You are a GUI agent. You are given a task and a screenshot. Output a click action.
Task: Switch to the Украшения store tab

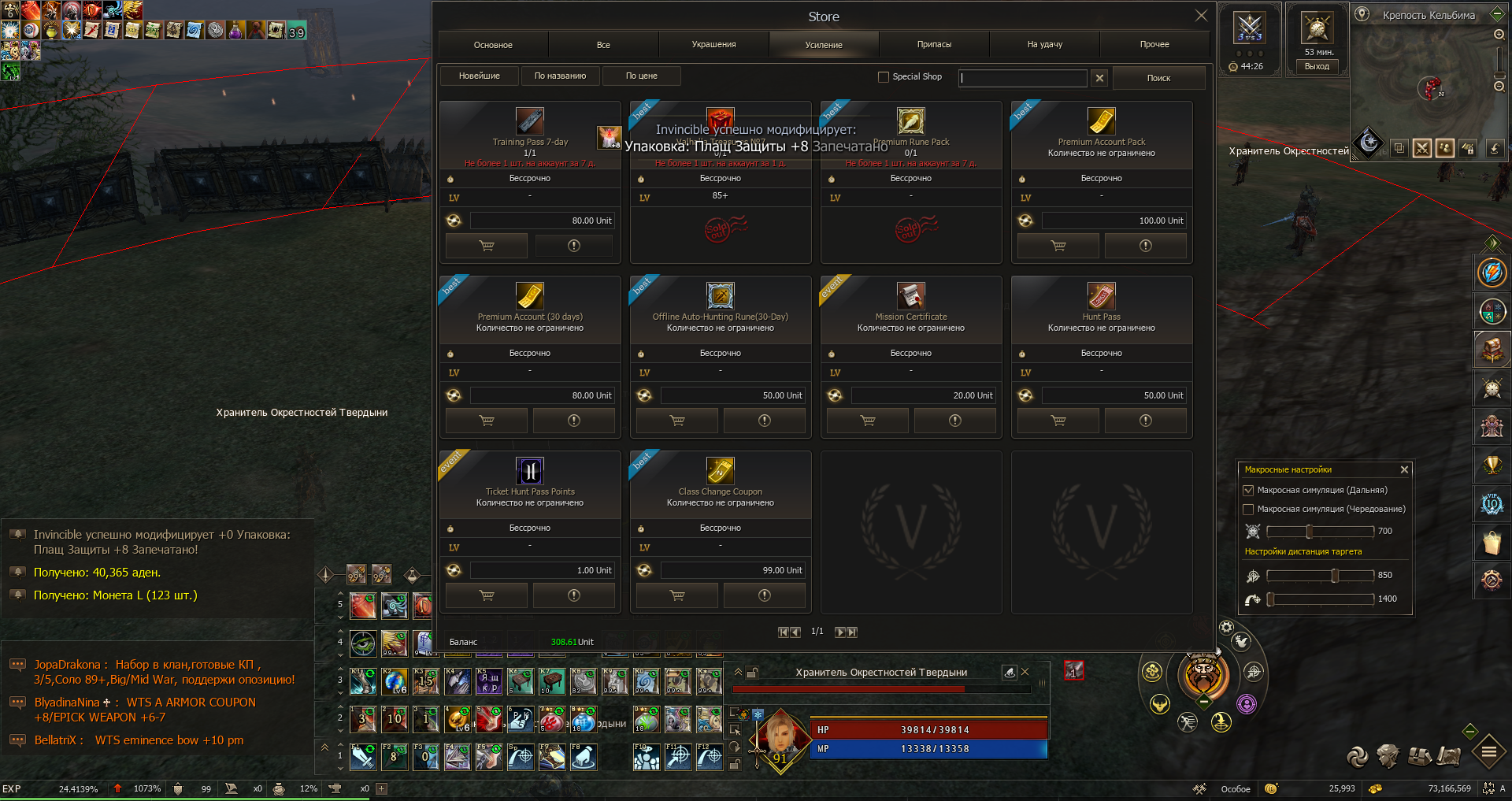click(x=713, y=45)
